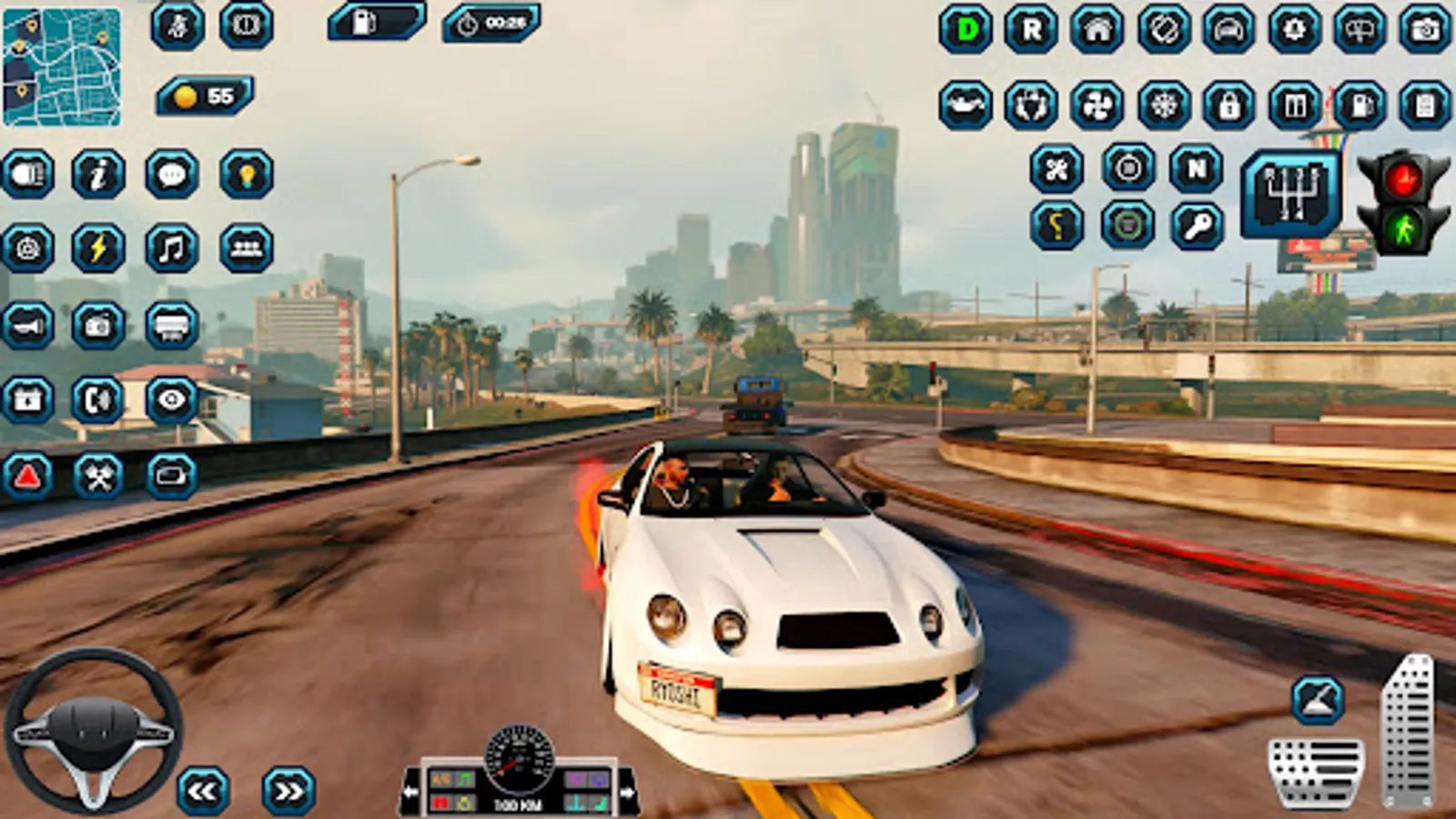Image resolution: width=1456 pixels, height=819 pixels.
Task: Show the info panel
Action: click(98, 174)
